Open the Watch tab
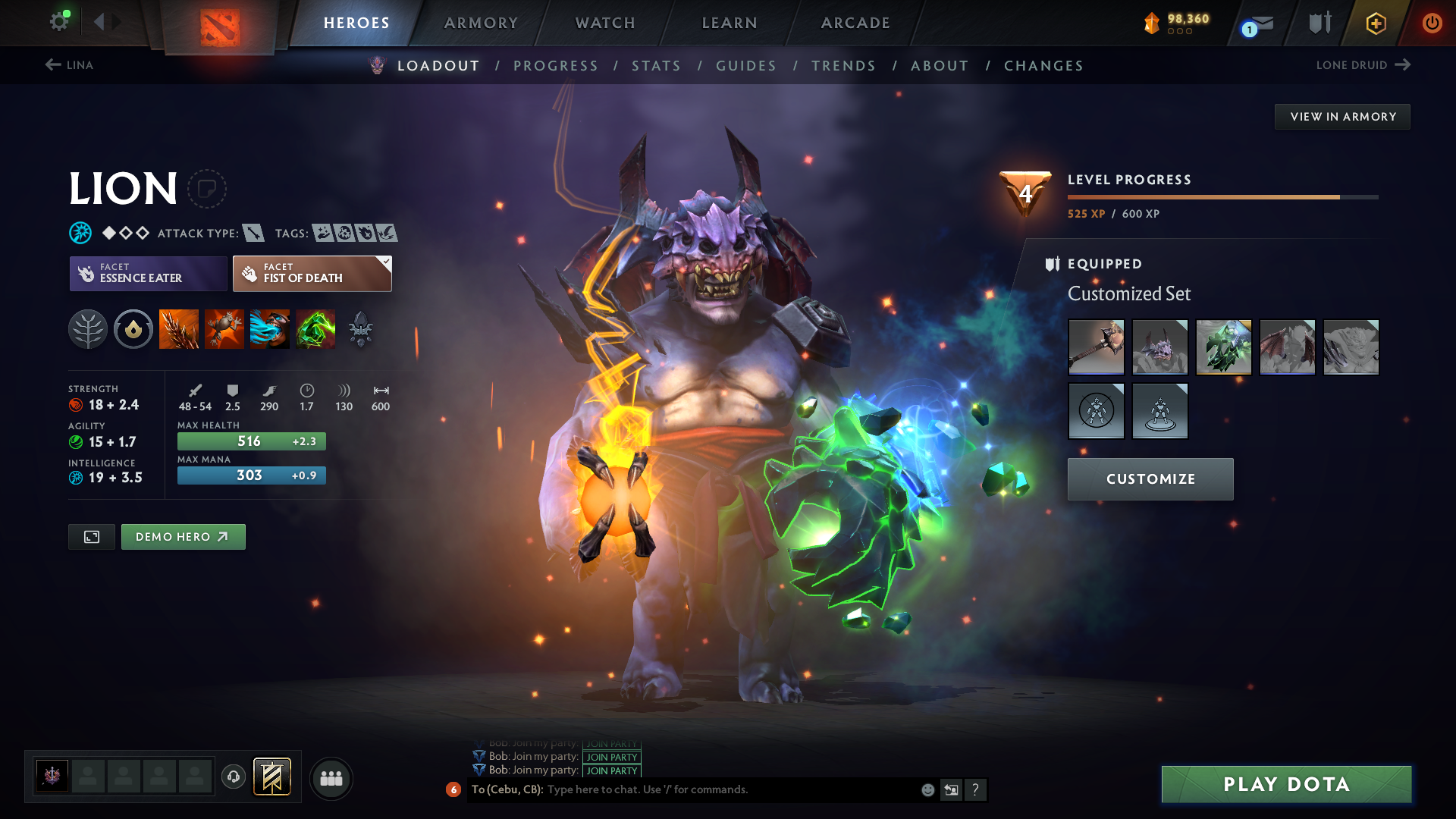The height and width of the screenshot is (819, 1456). pos(605,23)
